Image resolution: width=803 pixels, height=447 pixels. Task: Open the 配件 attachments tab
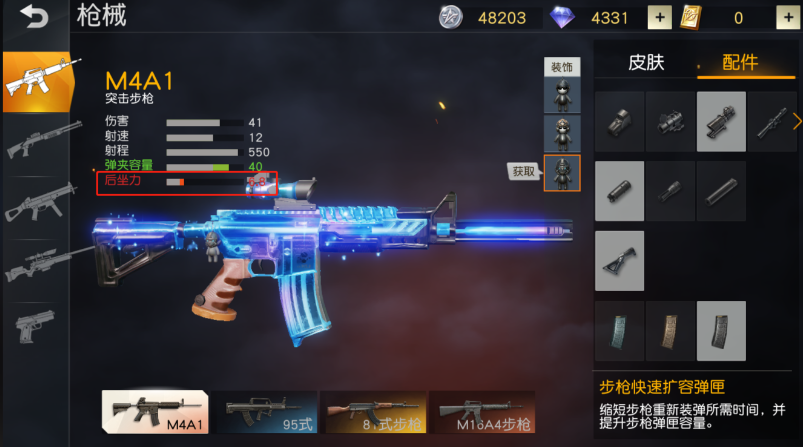pos(740,62)
